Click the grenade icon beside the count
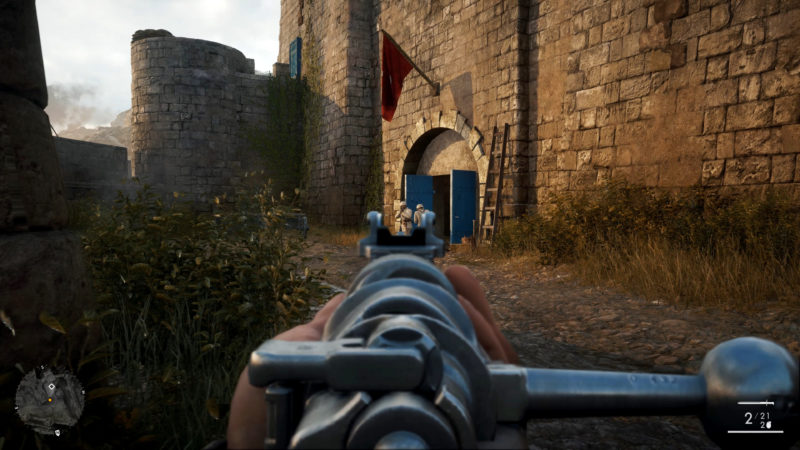The height and width of the screenshot is (450, 800). (x=769, y=425)
